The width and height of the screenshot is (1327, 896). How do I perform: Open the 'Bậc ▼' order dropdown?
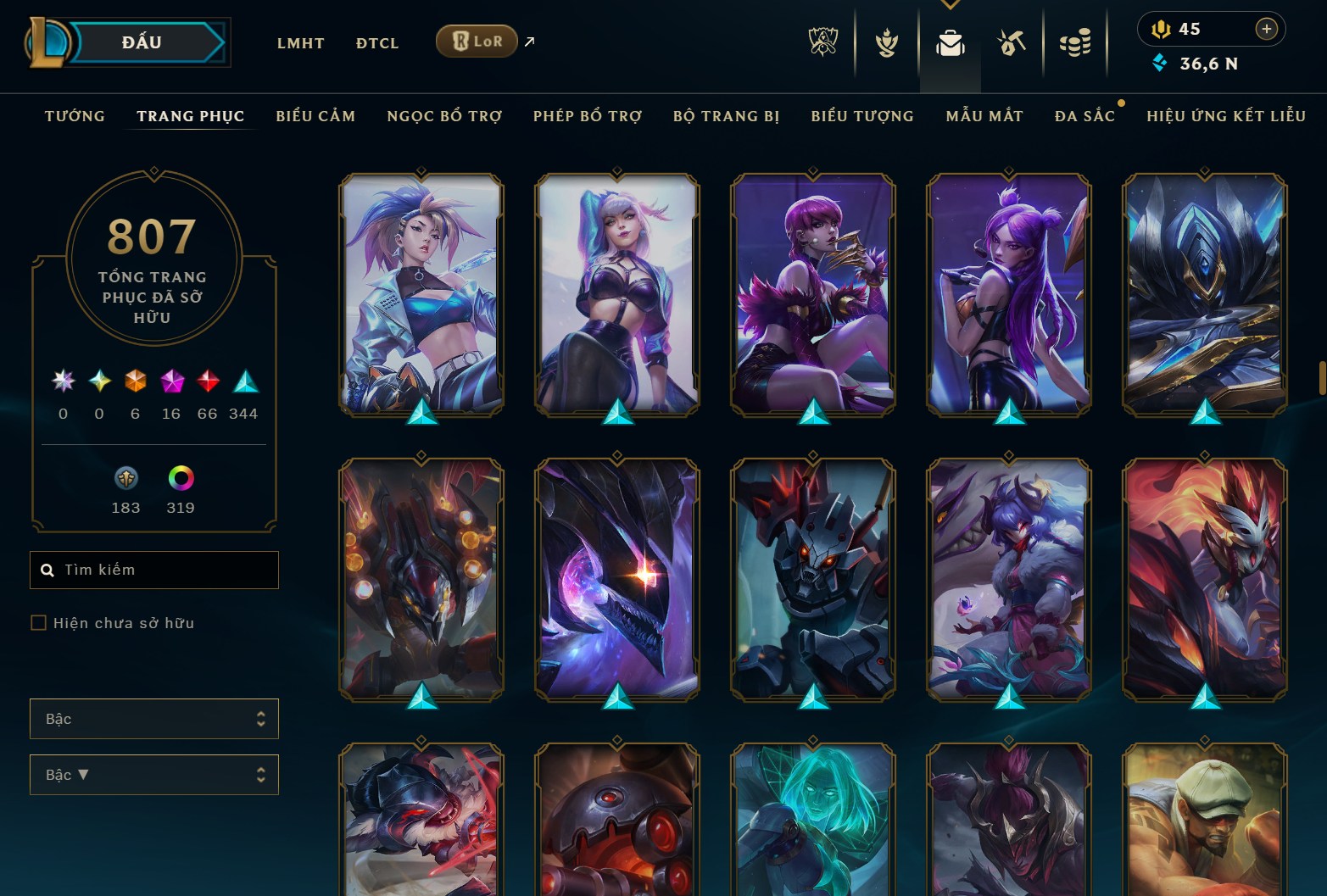pos(153,774)
